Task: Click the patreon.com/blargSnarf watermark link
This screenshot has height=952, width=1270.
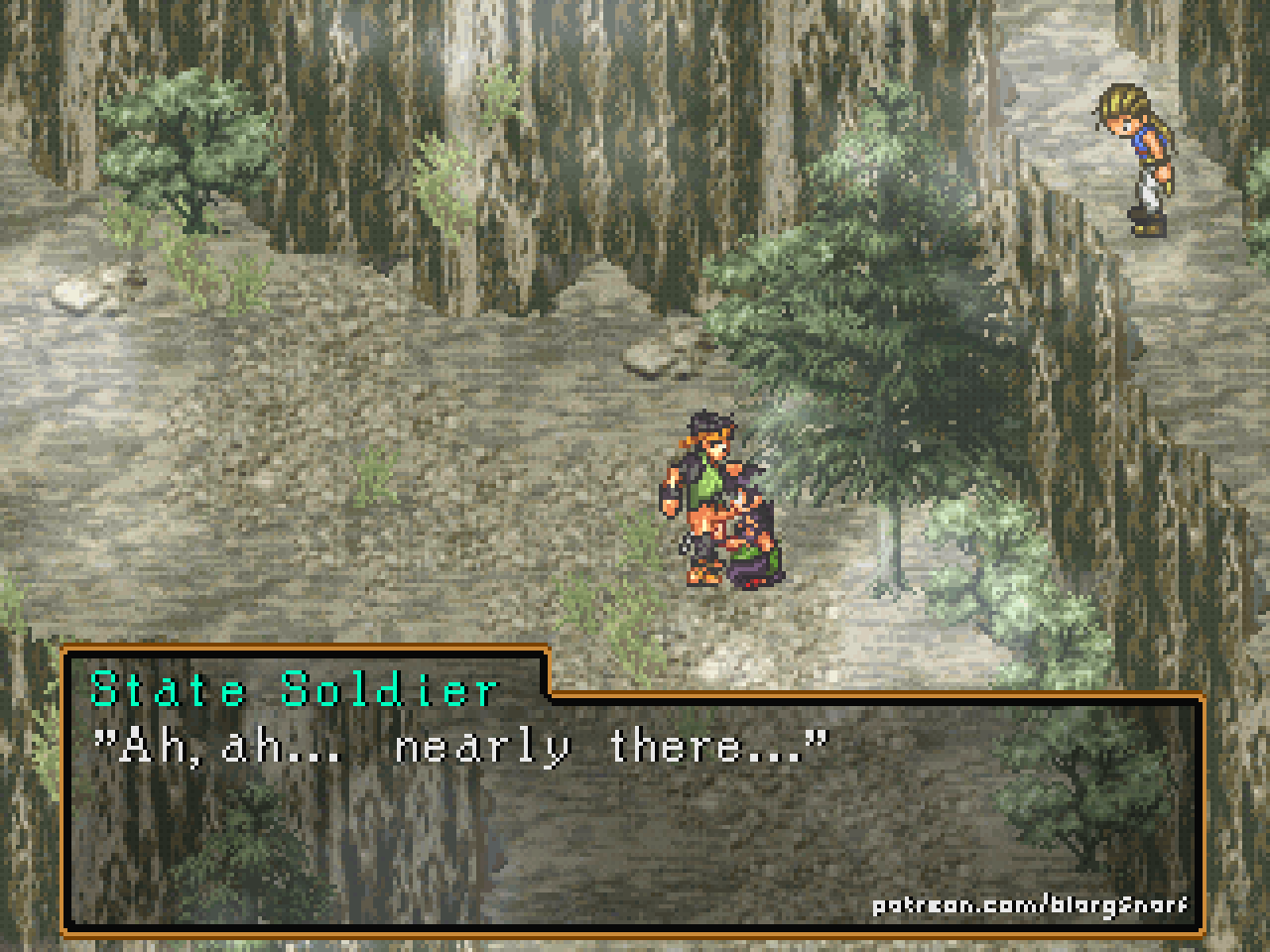Action: click(x=1029, y=905)
